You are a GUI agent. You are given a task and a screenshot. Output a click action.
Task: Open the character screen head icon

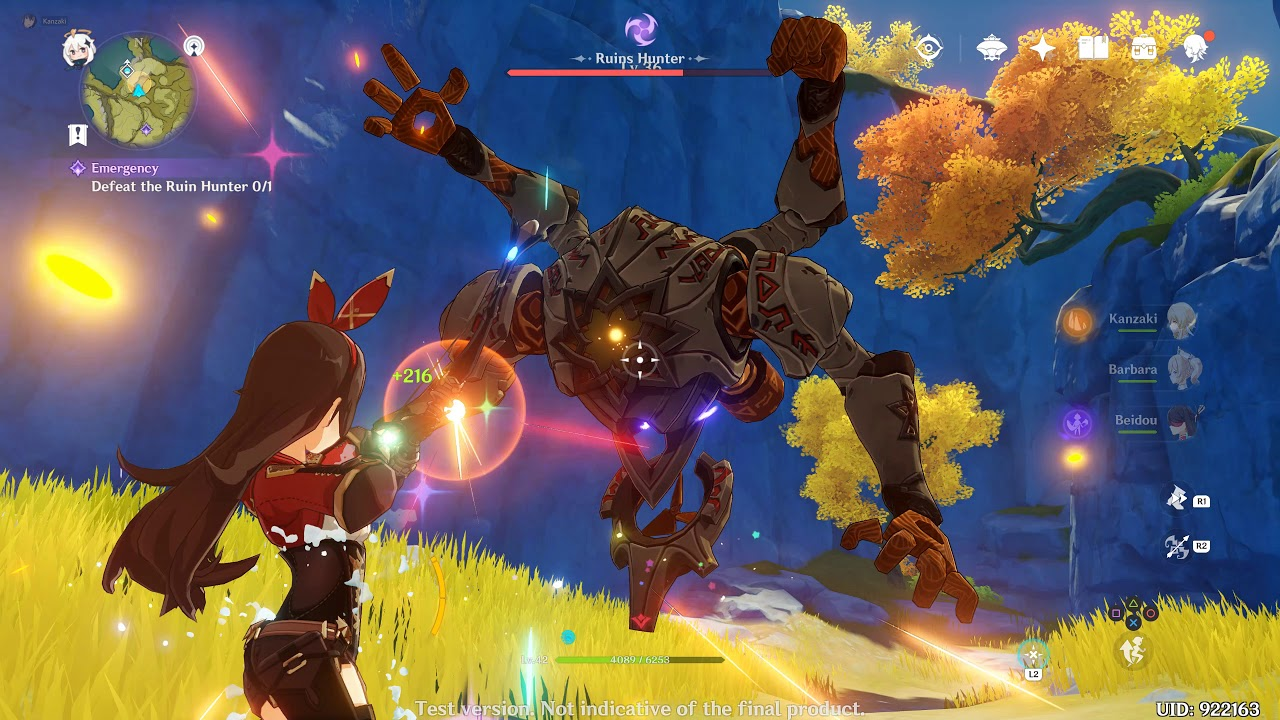click(x=1195, y=48)
